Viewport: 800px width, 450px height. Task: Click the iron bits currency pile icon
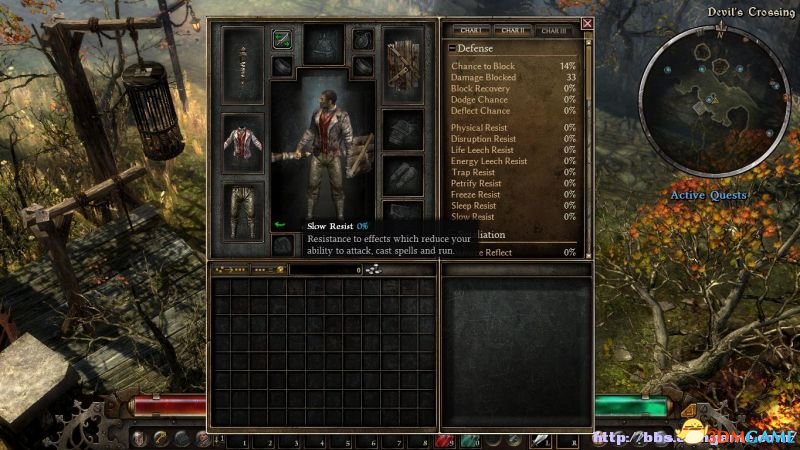tap(374, 270)
